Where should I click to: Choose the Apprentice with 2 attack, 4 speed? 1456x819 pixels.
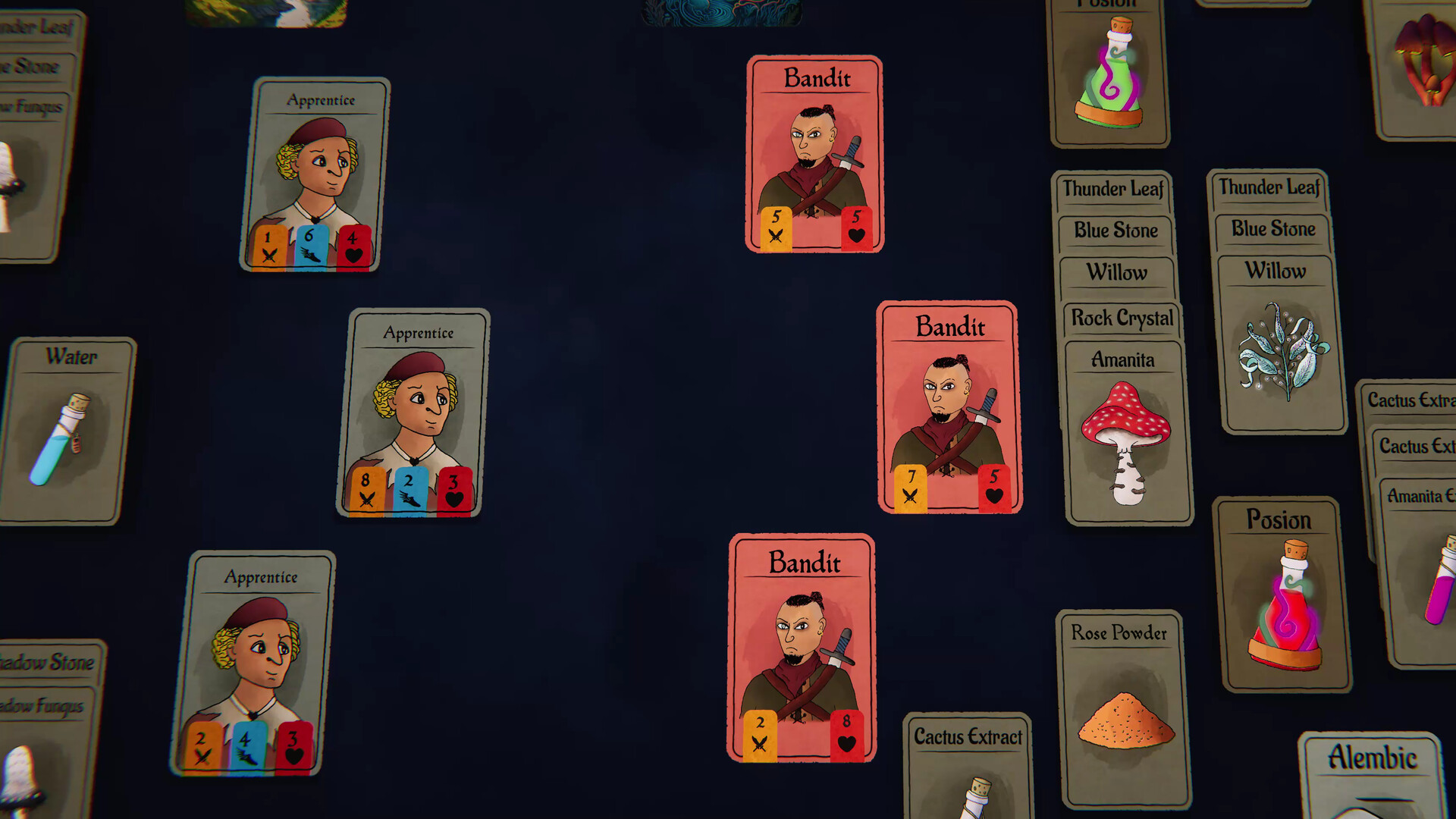(x=254, y=664)
